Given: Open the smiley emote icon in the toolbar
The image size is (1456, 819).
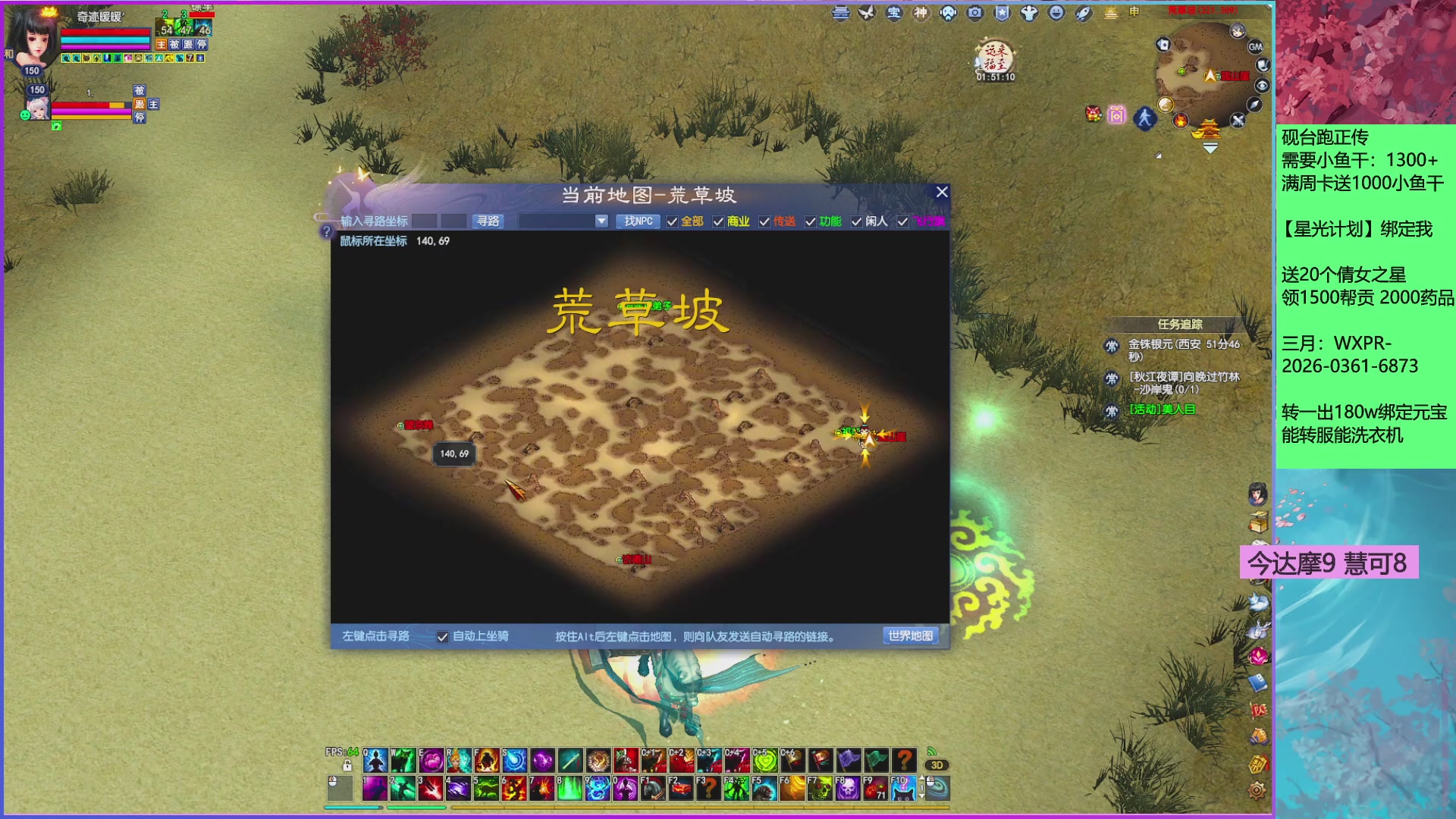Looking at the screenshot, I should [1056, 13].
